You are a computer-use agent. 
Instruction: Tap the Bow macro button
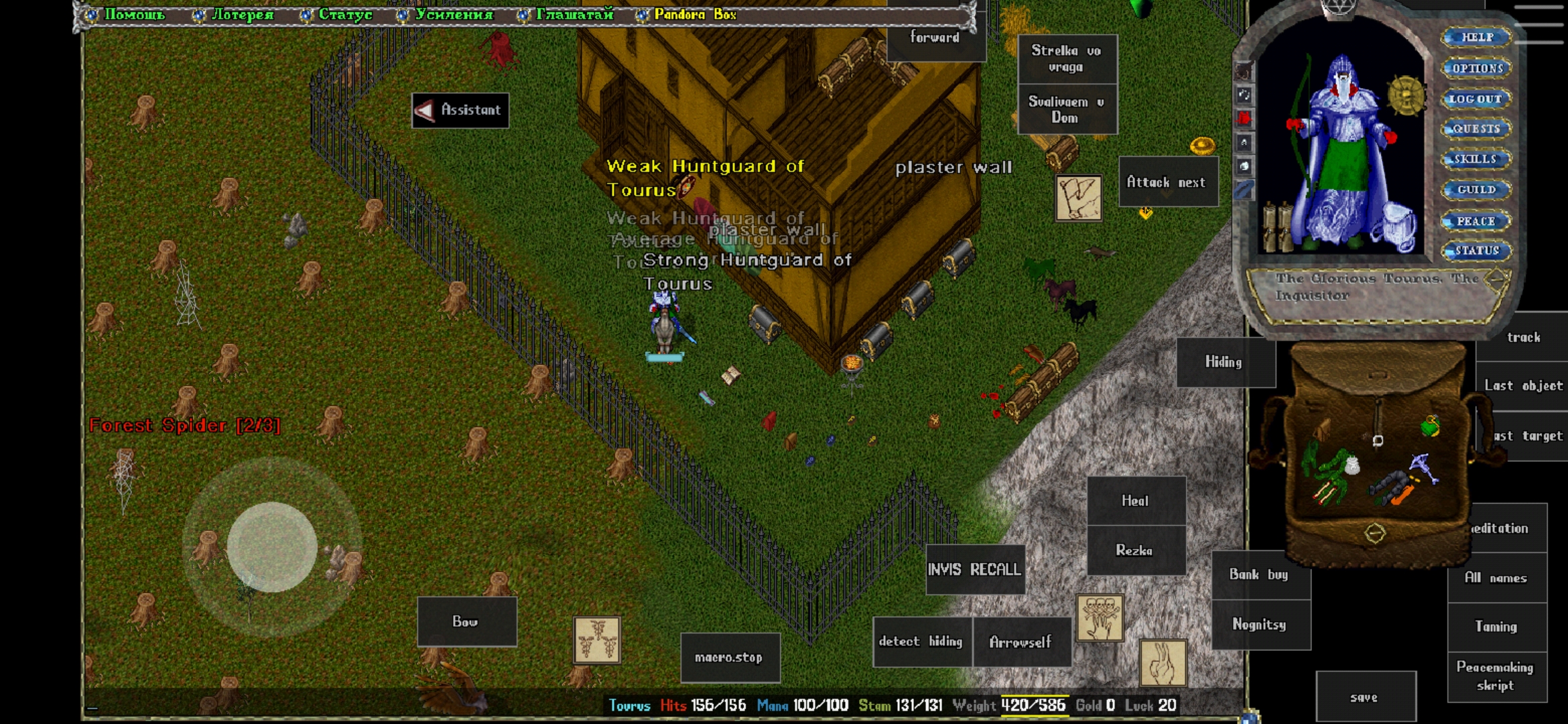pos(466,621)
